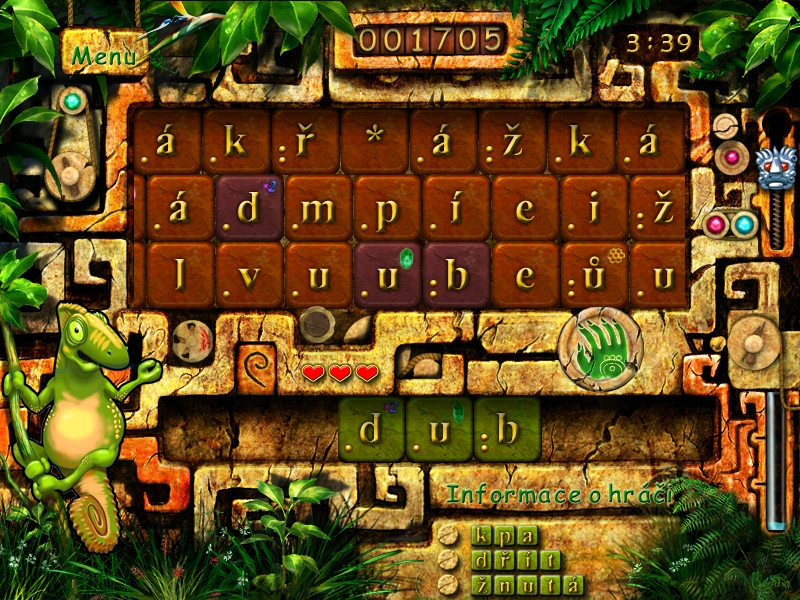The height and width of the screenshot is (600, 800).
Task: Choose the m letter tile
Action: tap(318, 209)
